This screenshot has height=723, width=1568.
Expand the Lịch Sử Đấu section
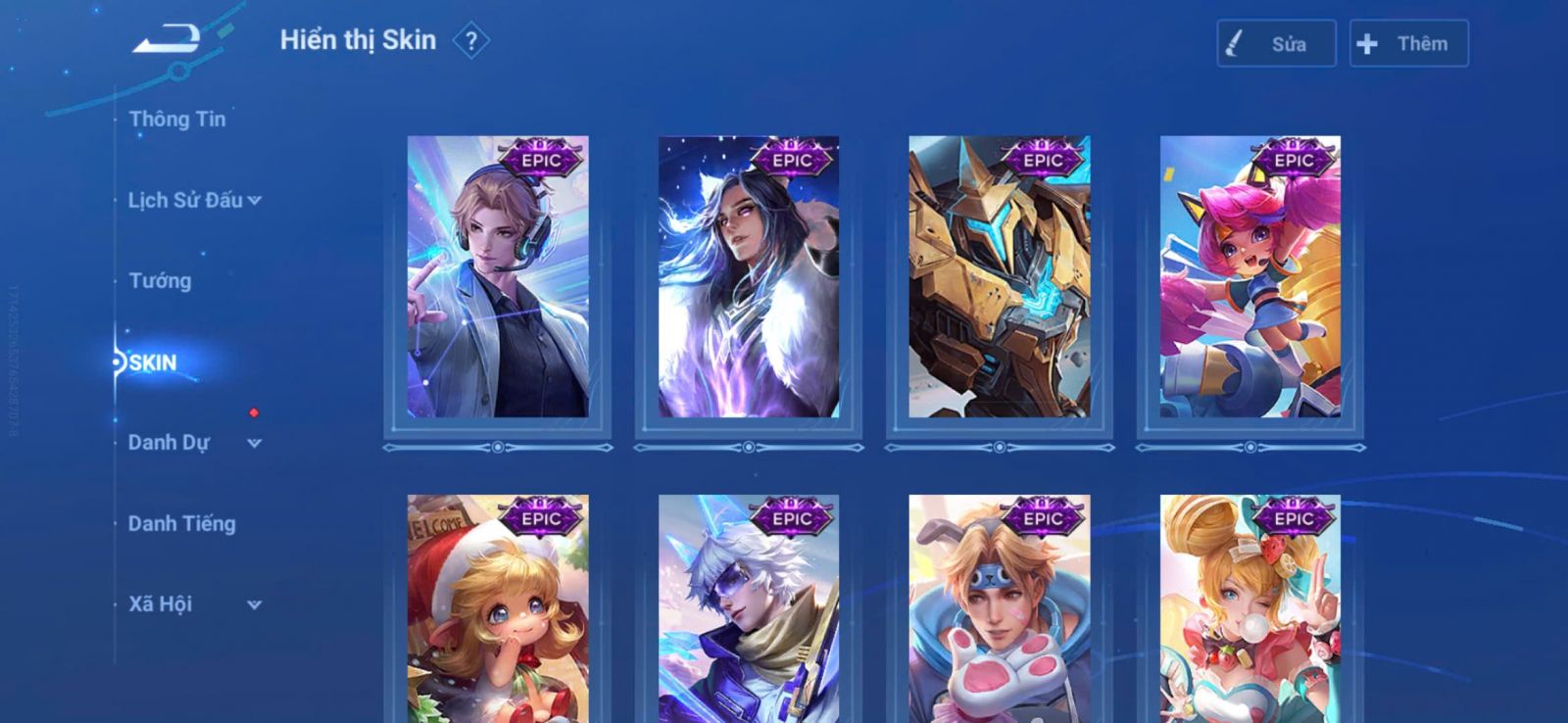point(194,200)
